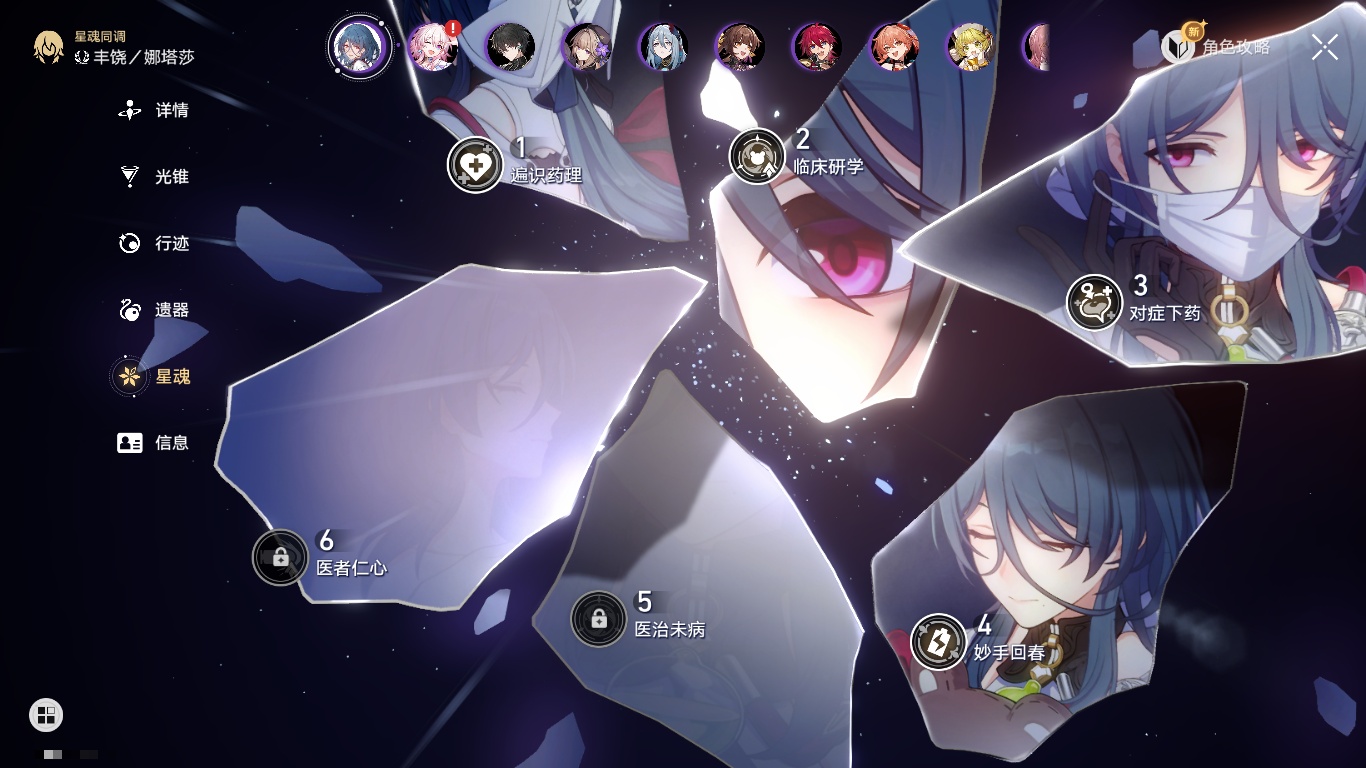Inspect eidolon 4 妙手回春
Screen dimensions: 1366x768
(x=939, y=641)
